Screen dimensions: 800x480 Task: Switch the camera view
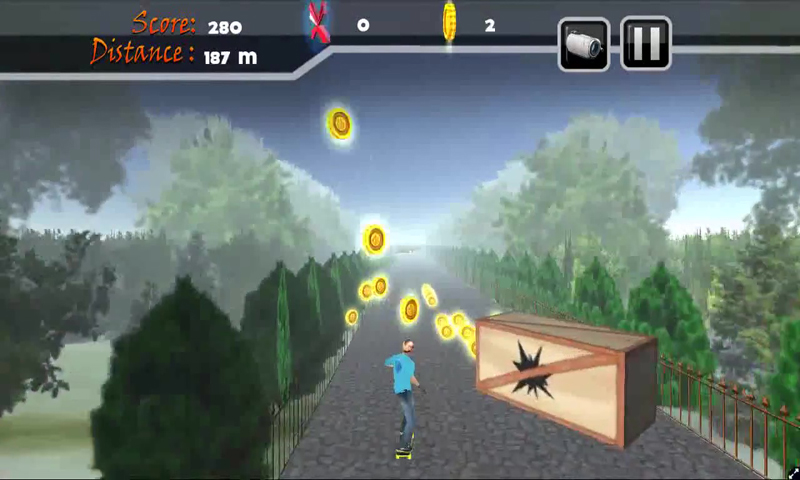584,43
